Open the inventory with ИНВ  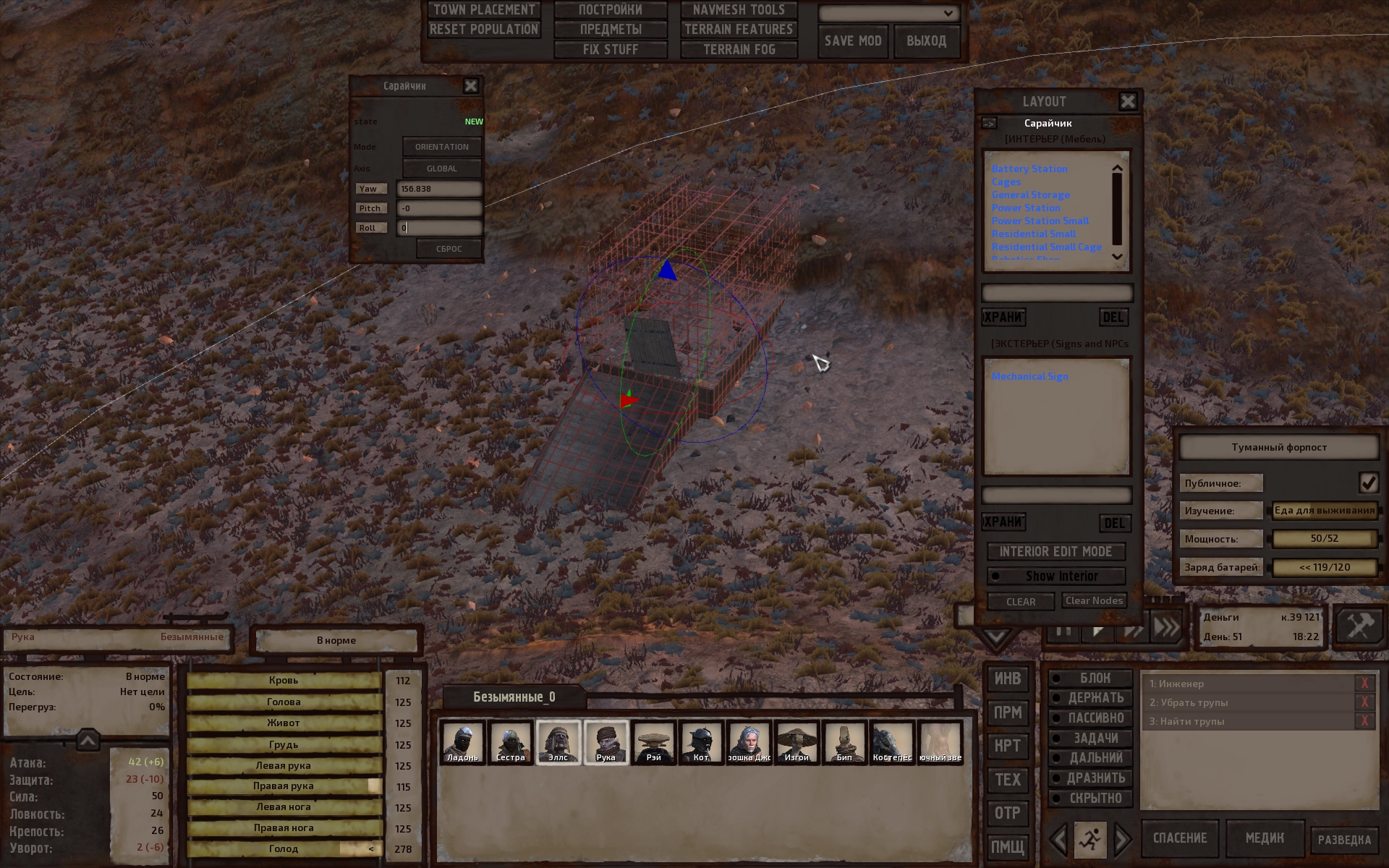point(1007,678)
